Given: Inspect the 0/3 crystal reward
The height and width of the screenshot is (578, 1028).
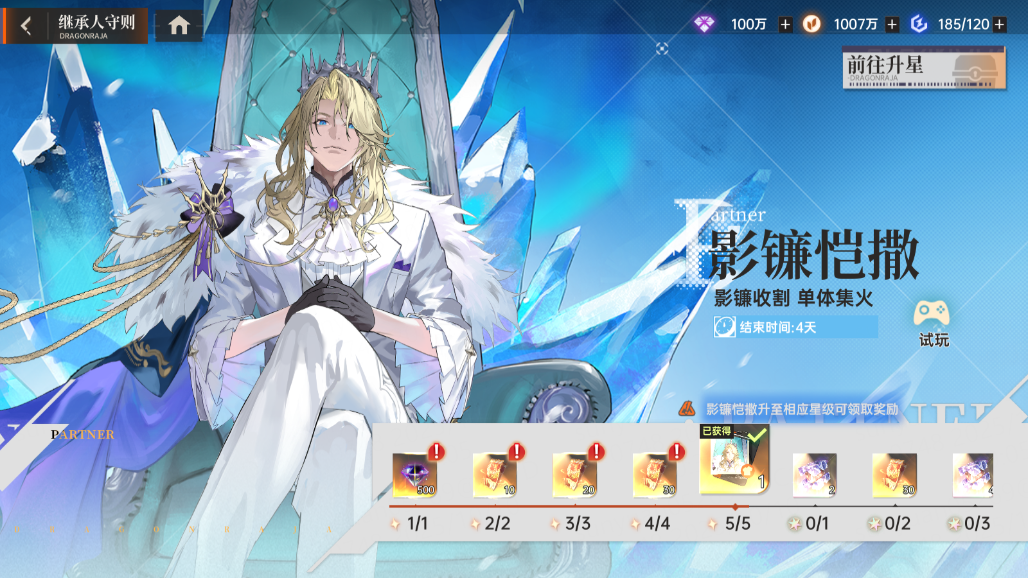Looking at the screenshot, I should coord(972,474).
